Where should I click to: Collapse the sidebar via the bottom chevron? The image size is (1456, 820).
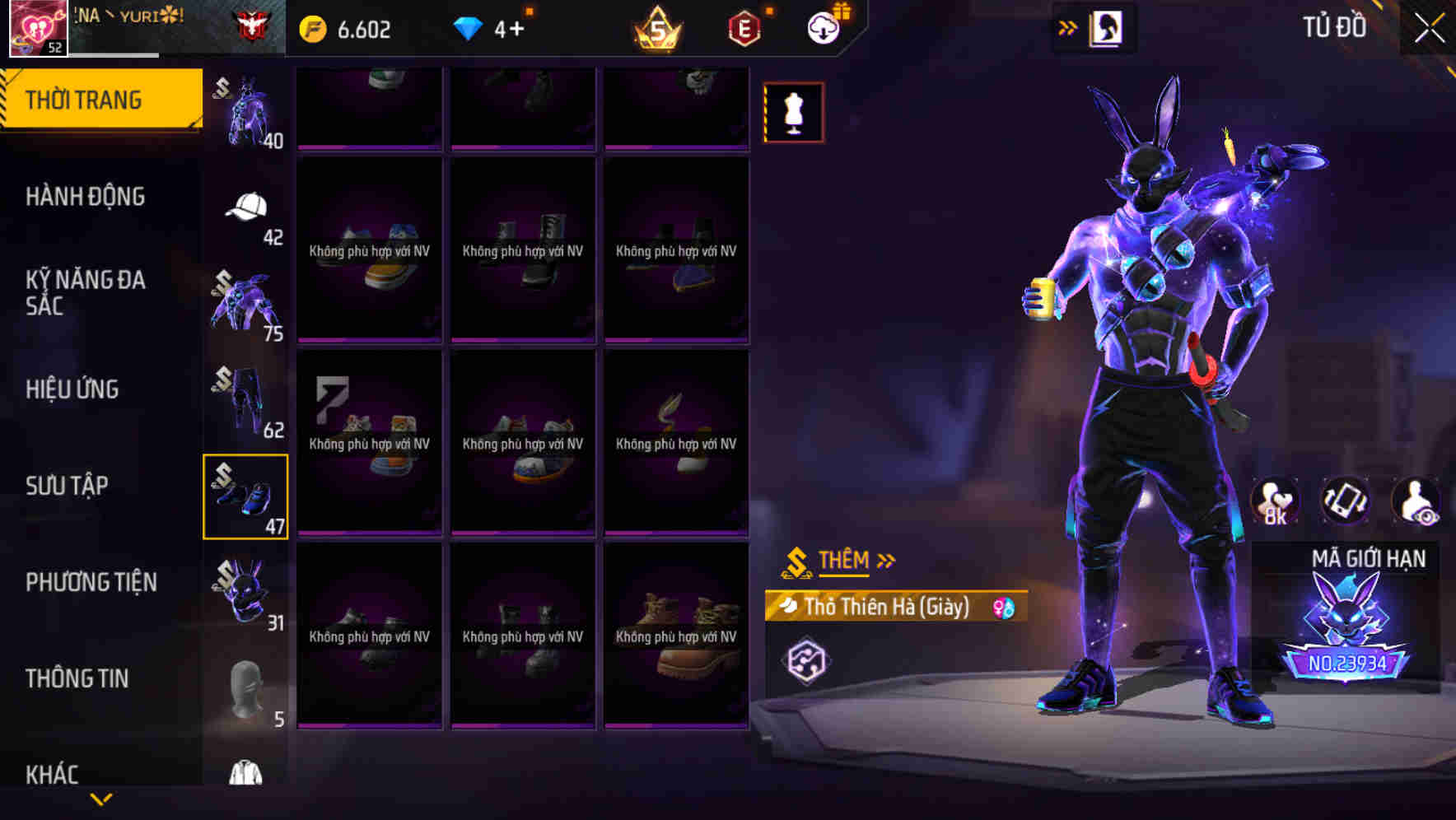tap(101, 800)
